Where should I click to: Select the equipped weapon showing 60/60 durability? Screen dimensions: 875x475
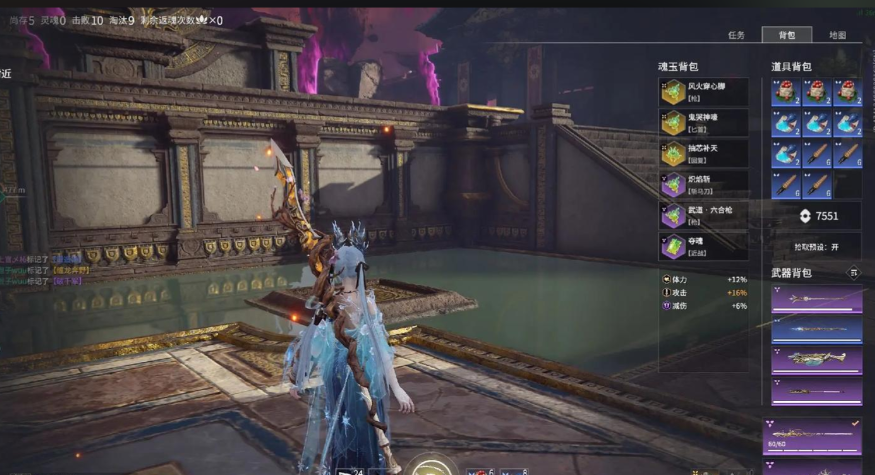812,437
